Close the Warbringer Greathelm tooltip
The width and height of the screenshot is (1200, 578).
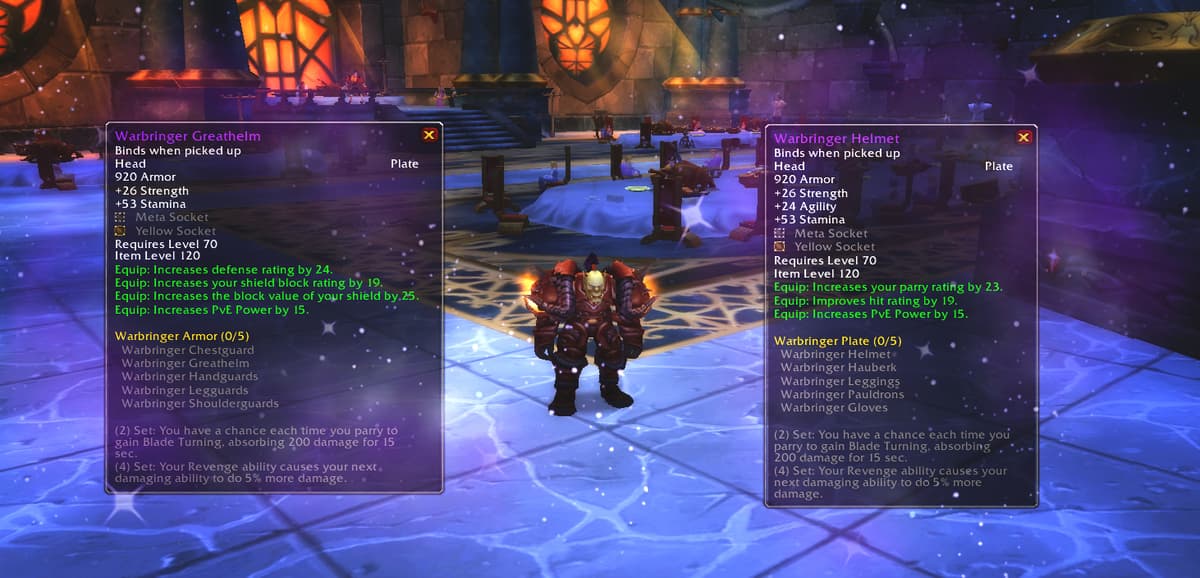point(429,135)
